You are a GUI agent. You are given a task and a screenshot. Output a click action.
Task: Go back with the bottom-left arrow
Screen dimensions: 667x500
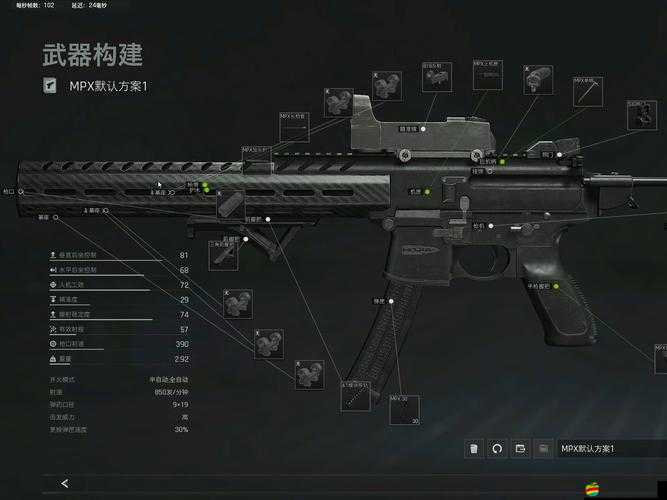coord(65,483)
